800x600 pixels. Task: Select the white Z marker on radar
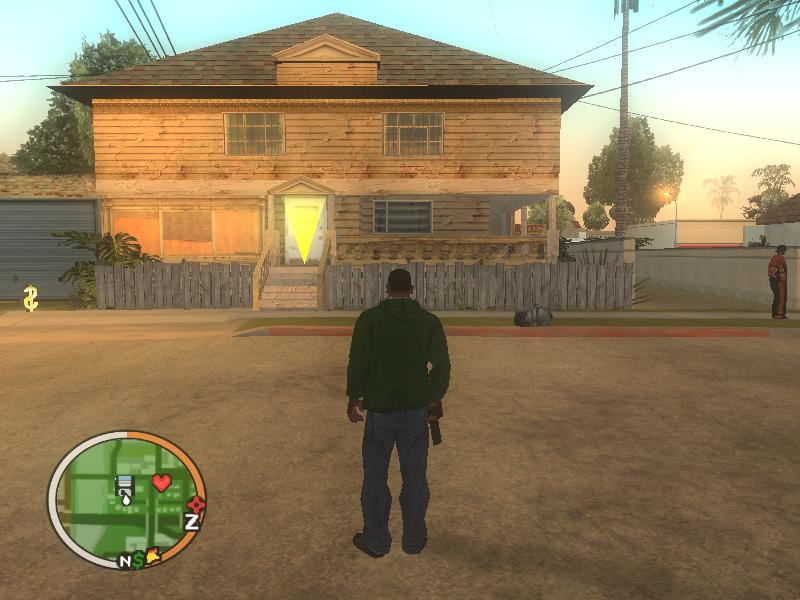pos(192,521)
